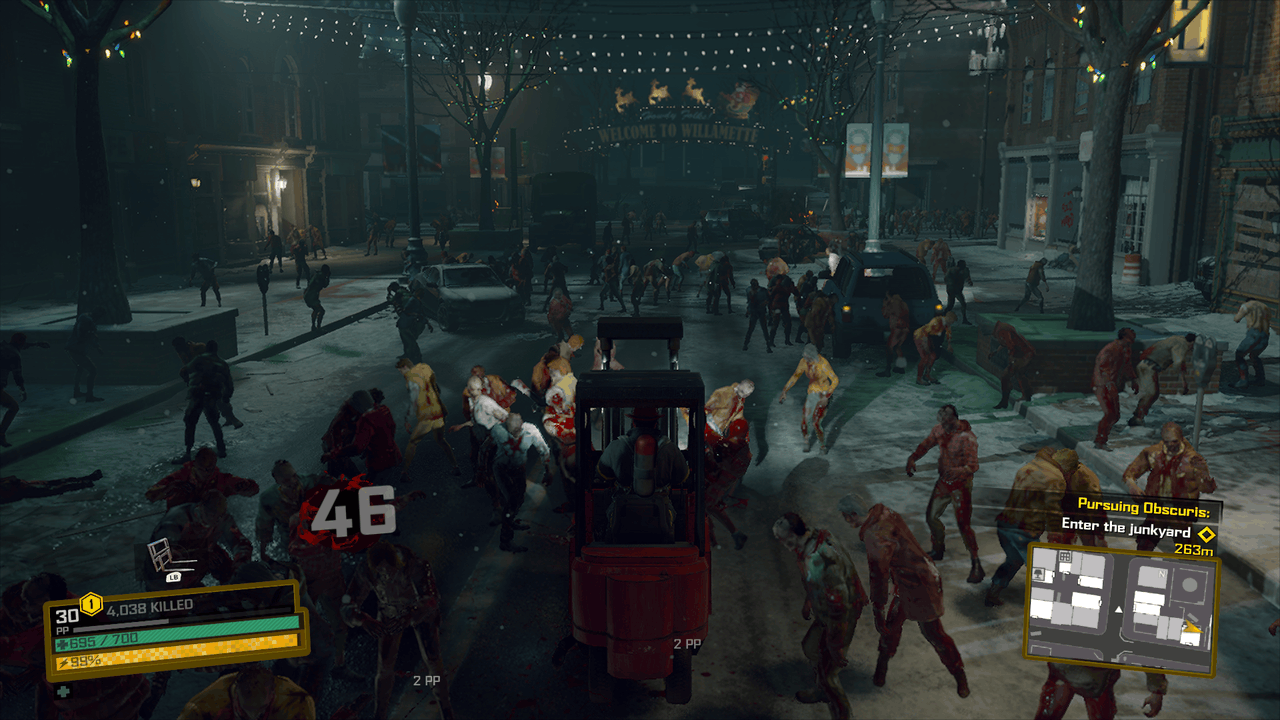
Task: Click the grid-pattern building icon on the minimap
Action: 1065,556
